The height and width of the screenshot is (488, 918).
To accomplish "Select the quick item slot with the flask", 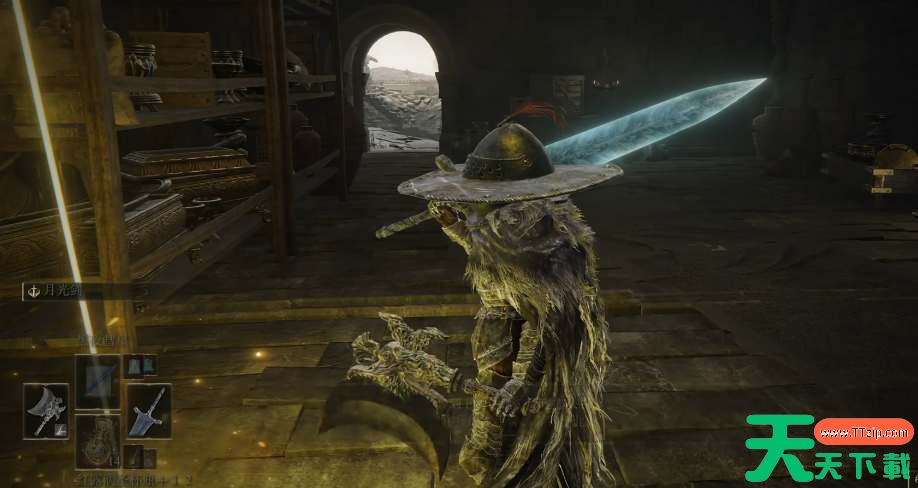I will pyautogui.click(x=98, y=441).
